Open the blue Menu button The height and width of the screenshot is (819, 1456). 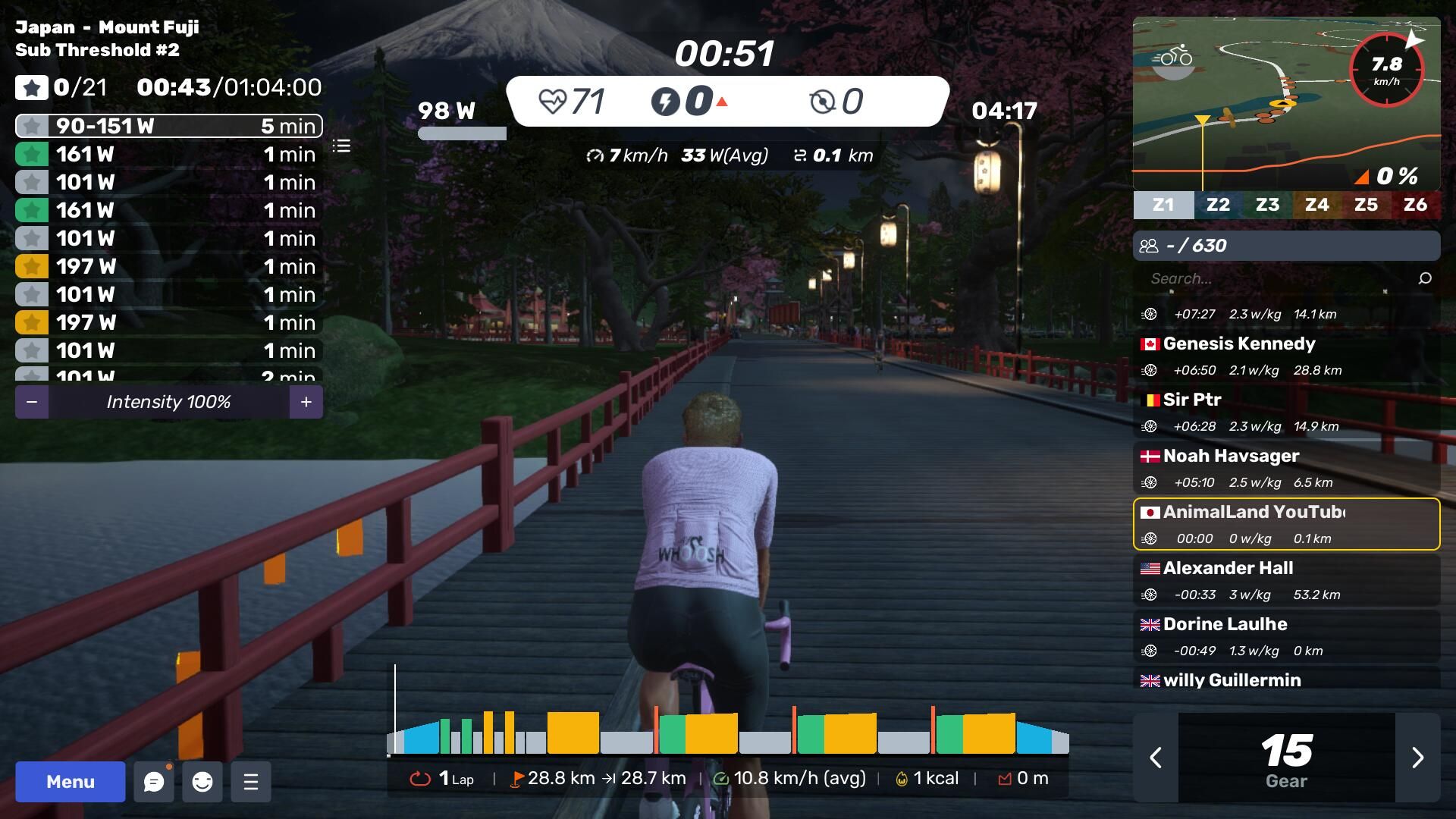coord(70,782)
